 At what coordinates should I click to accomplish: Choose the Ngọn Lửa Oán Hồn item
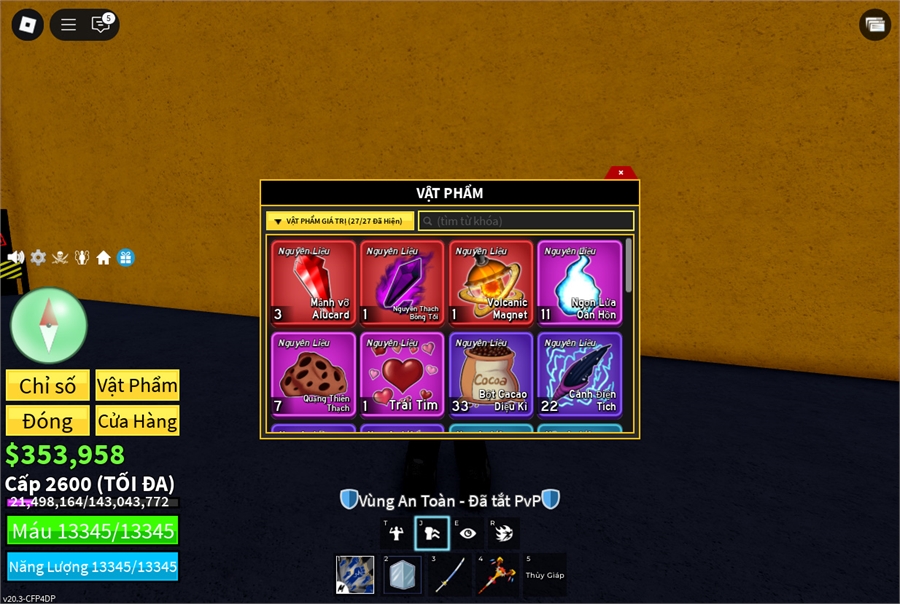point(579,284)
